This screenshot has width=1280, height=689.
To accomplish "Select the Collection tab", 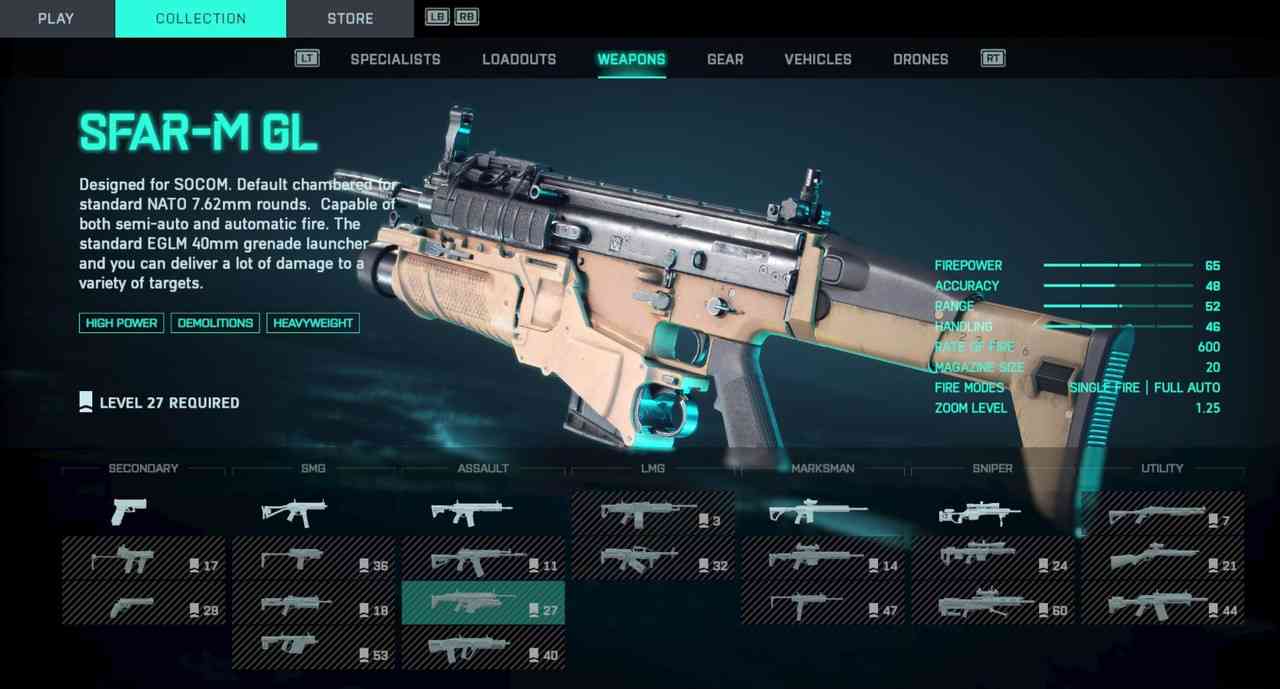I will (200, 19).
